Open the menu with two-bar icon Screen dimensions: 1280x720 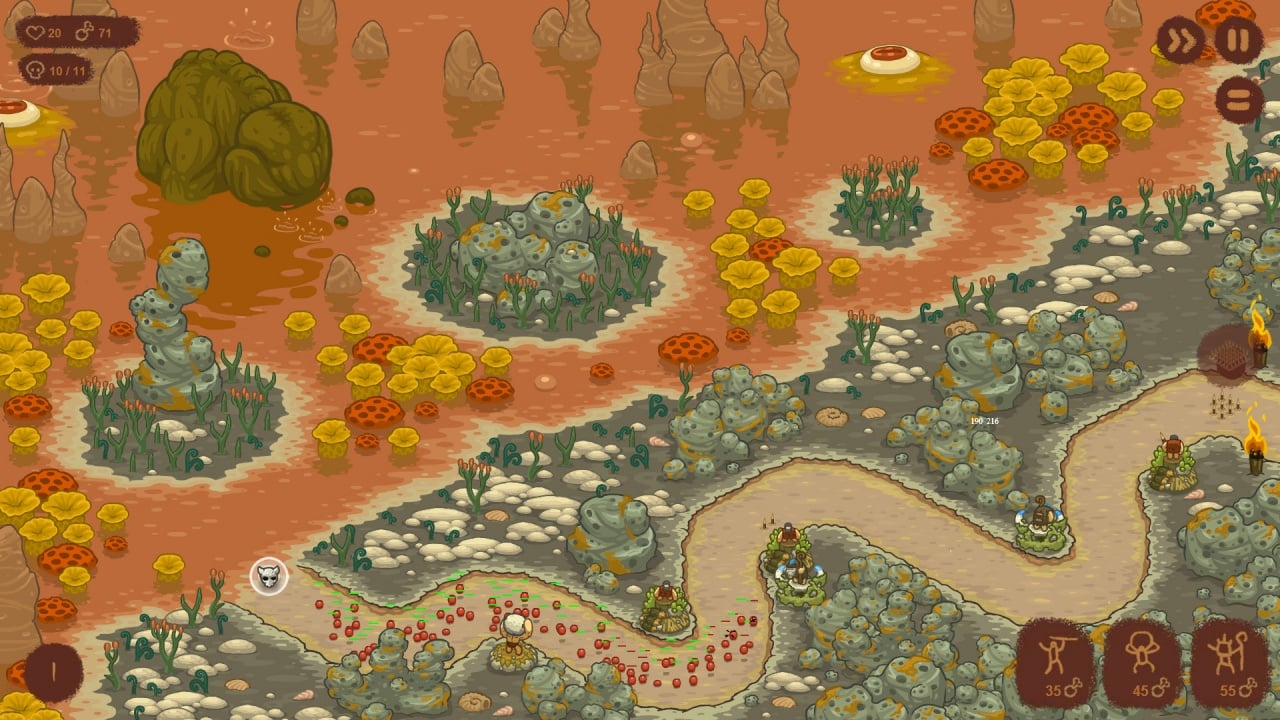pyautogui.click(x=1239, y=100)
